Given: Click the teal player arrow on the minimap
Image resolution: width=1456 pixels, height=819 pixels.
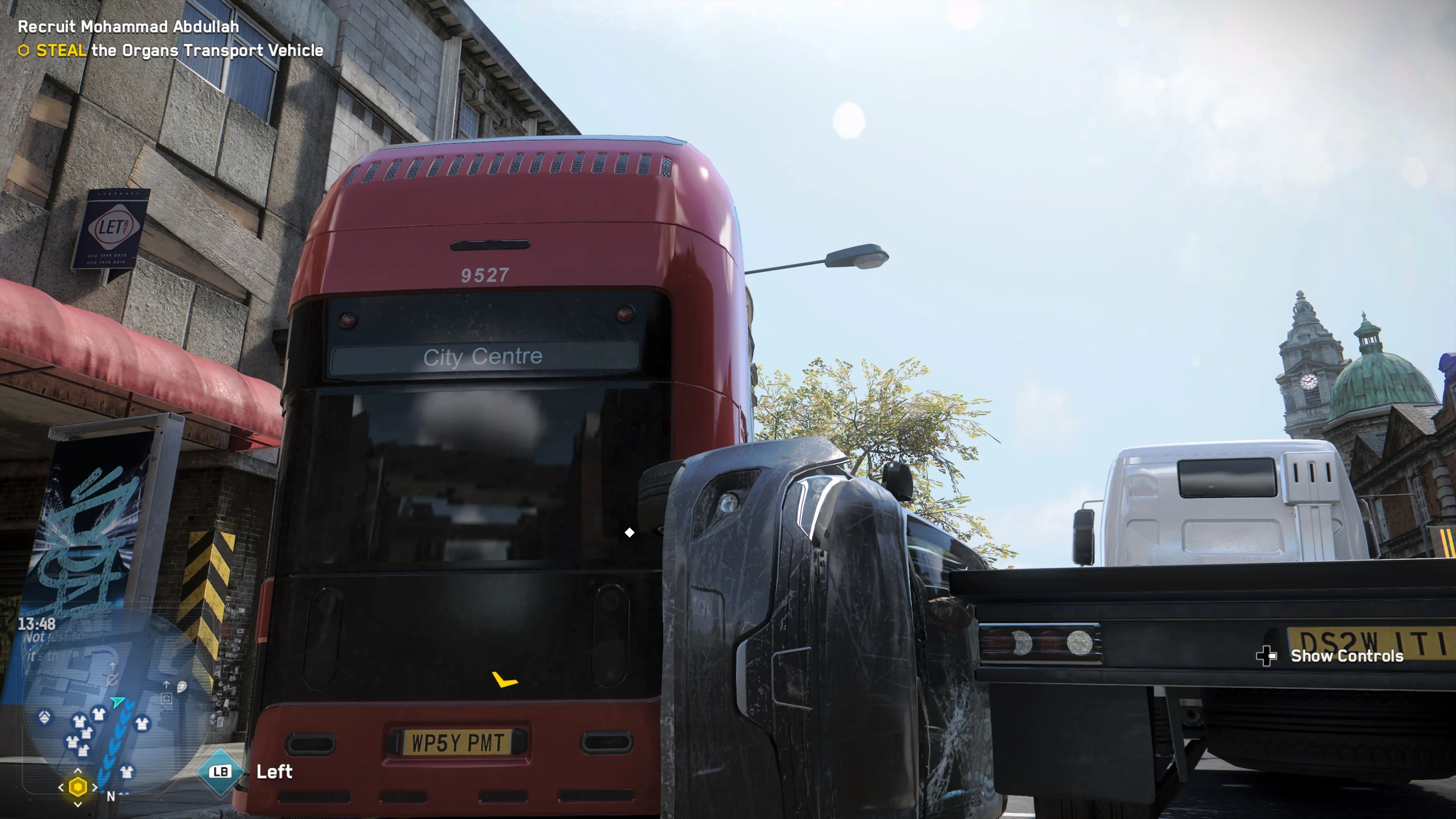Looking at the screenshot, I should point(118,701).
